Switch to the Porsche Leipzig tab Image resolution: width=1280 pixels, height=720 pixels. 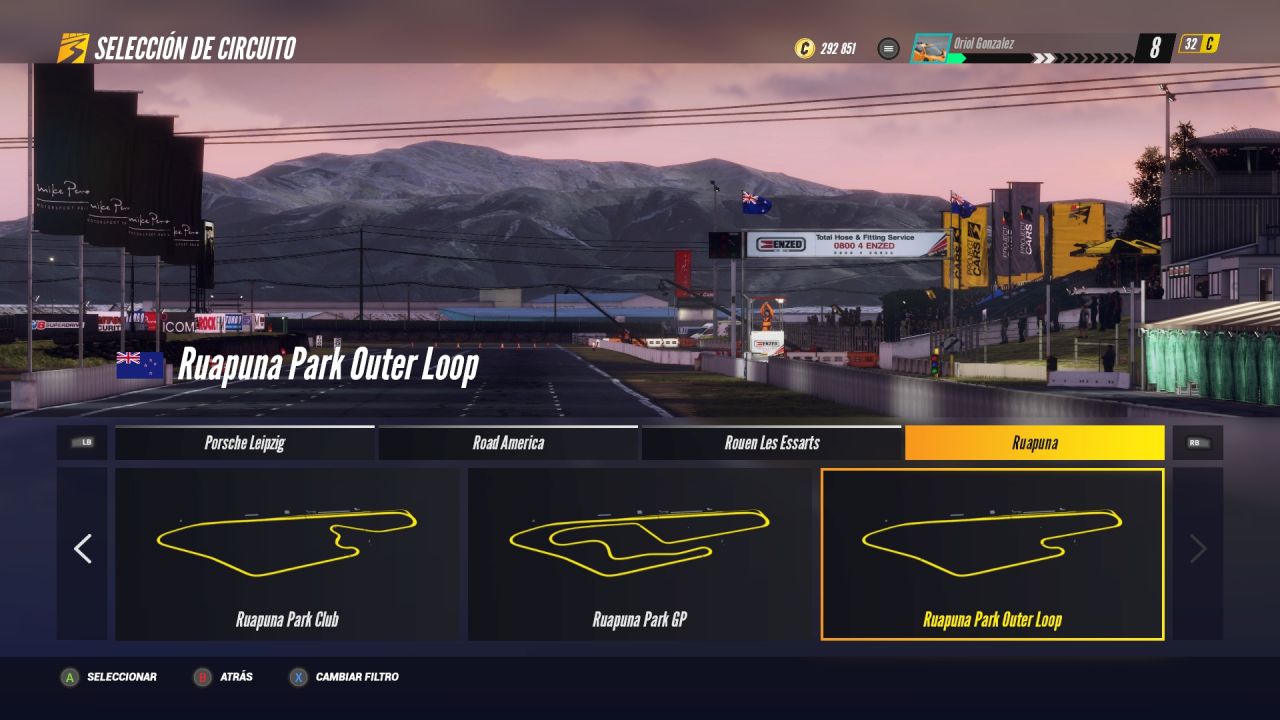(245, 443)
